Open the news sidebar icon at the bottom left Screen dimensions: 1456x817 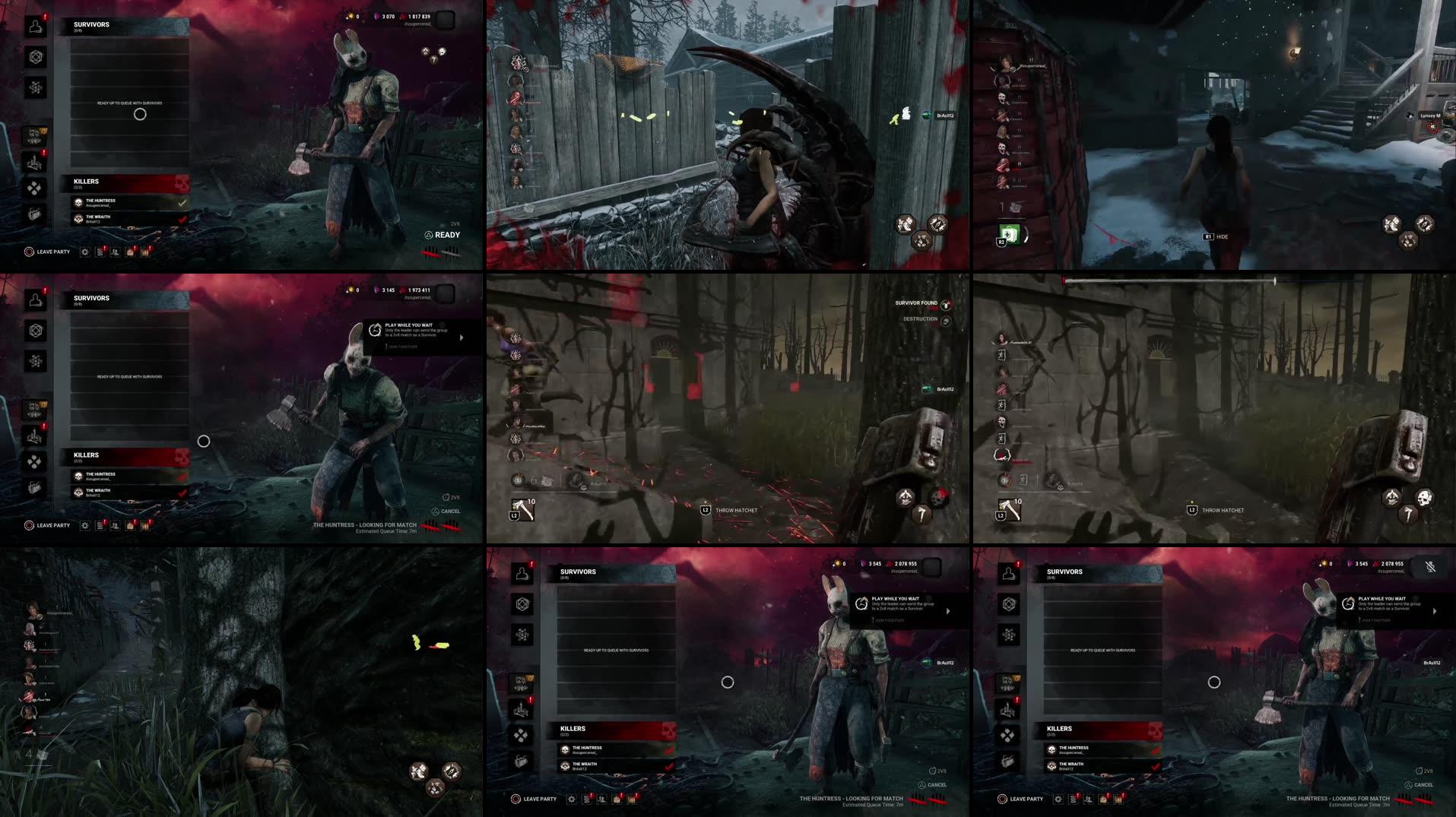coord(35,214)
